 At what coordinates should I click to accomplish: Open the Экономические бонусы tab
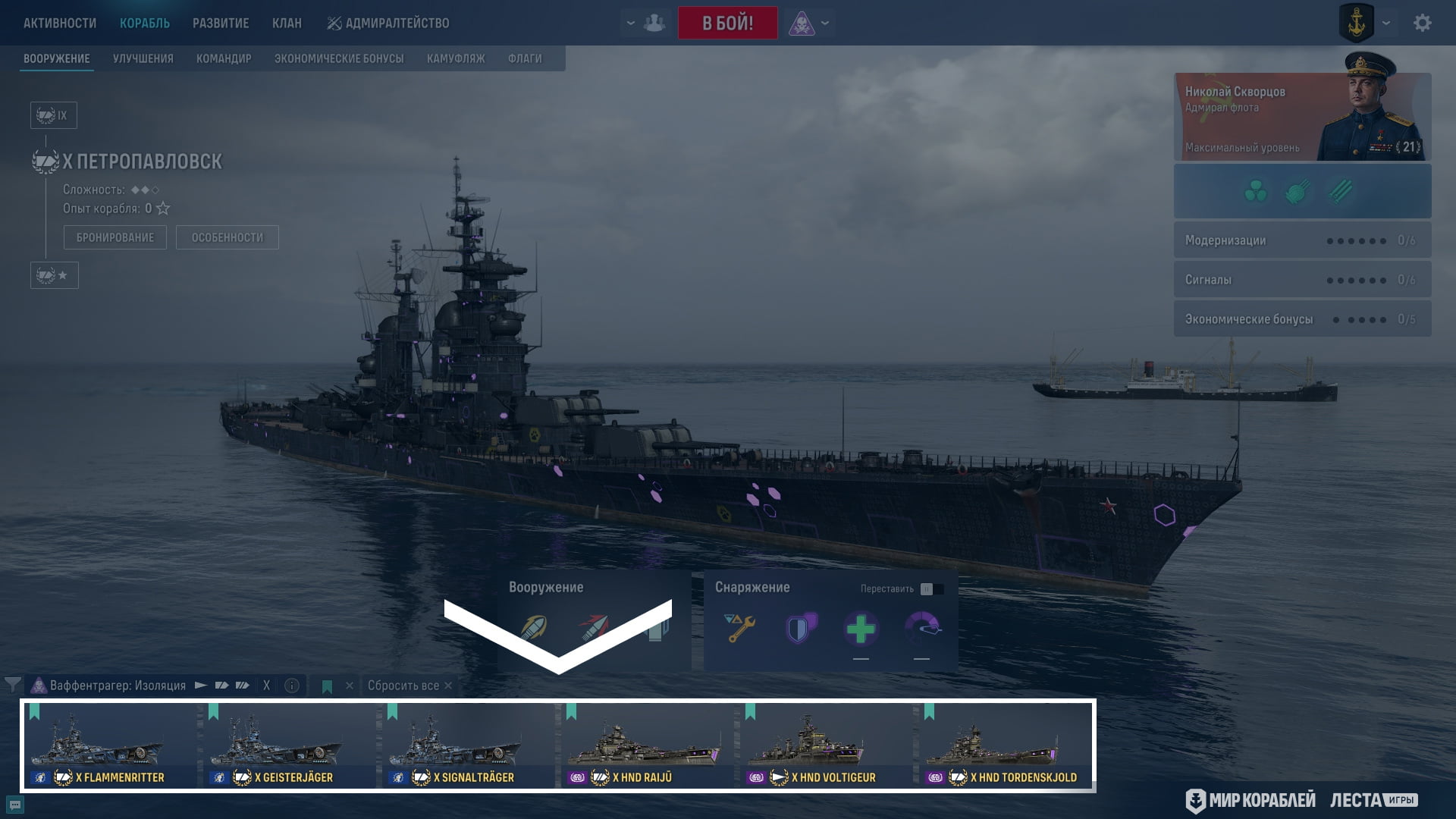pos(339,58)
